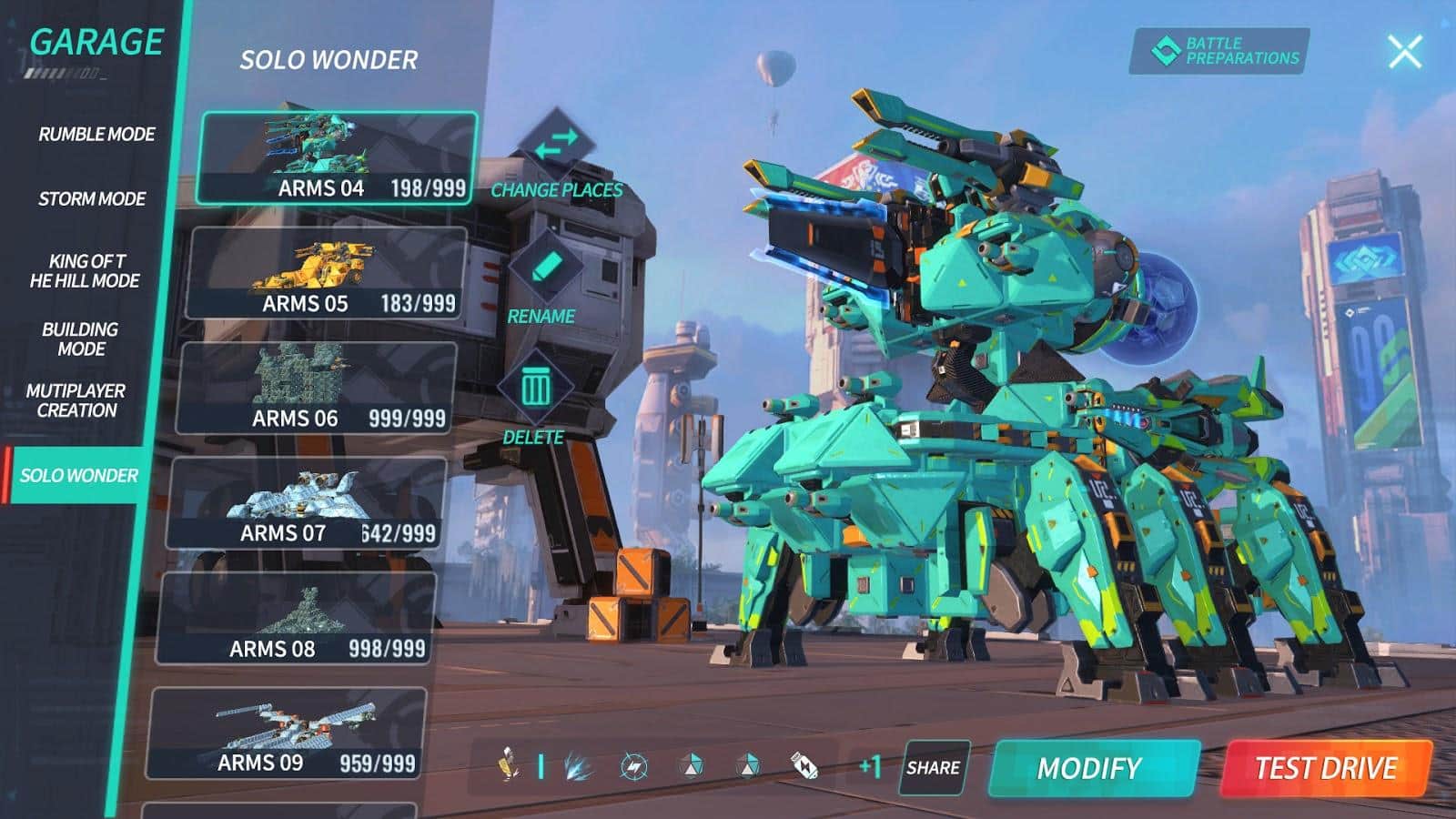Screen dimensions: 1456x819
Task: Choose the ARMS 08 build row
Action: (x=295, y=619)
